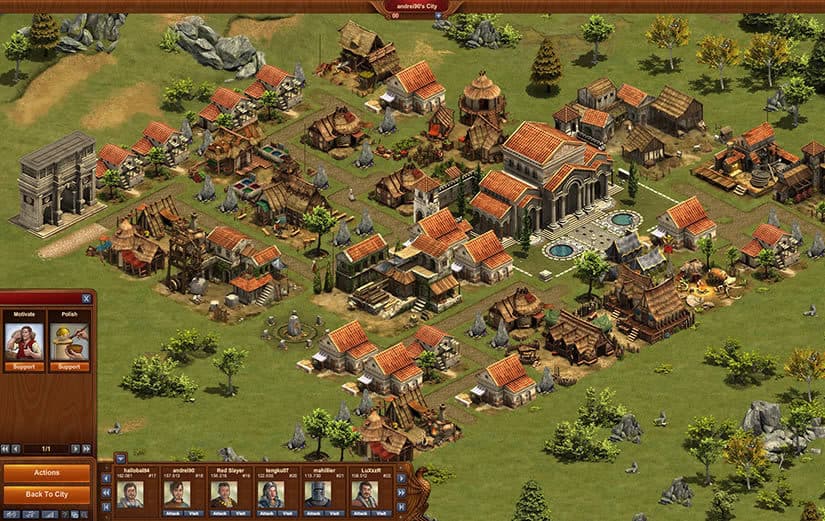Open the Actions menu
The width and height of the screenshot is (825, 521).
(x=47, y=473)
